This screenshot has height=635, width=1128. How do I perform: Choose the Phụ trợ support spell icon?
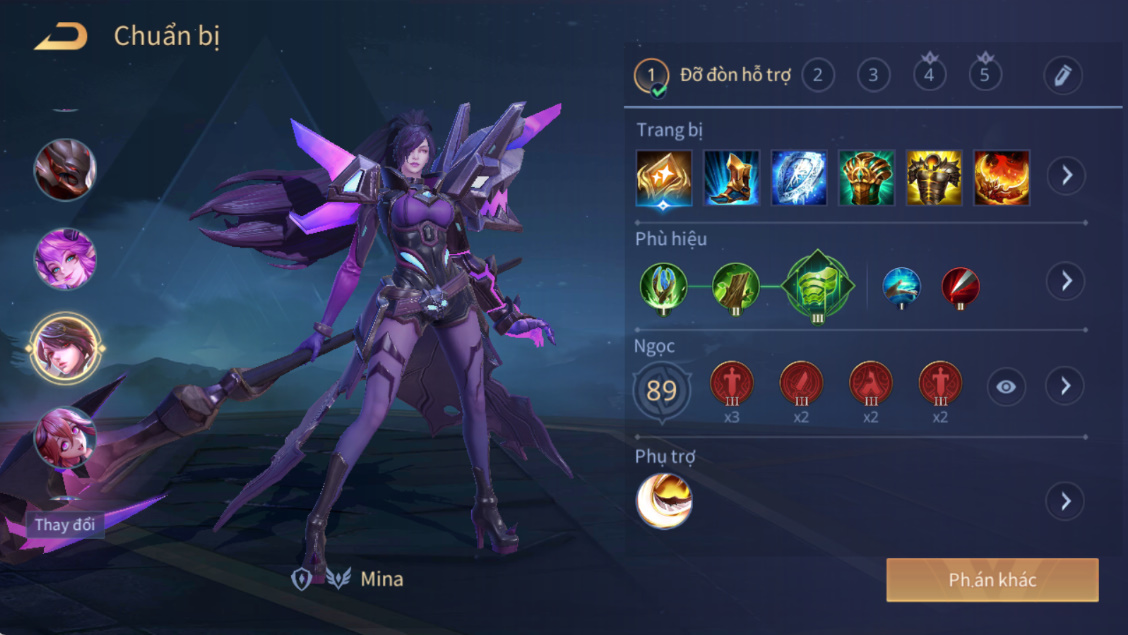[x=664, y=501]
